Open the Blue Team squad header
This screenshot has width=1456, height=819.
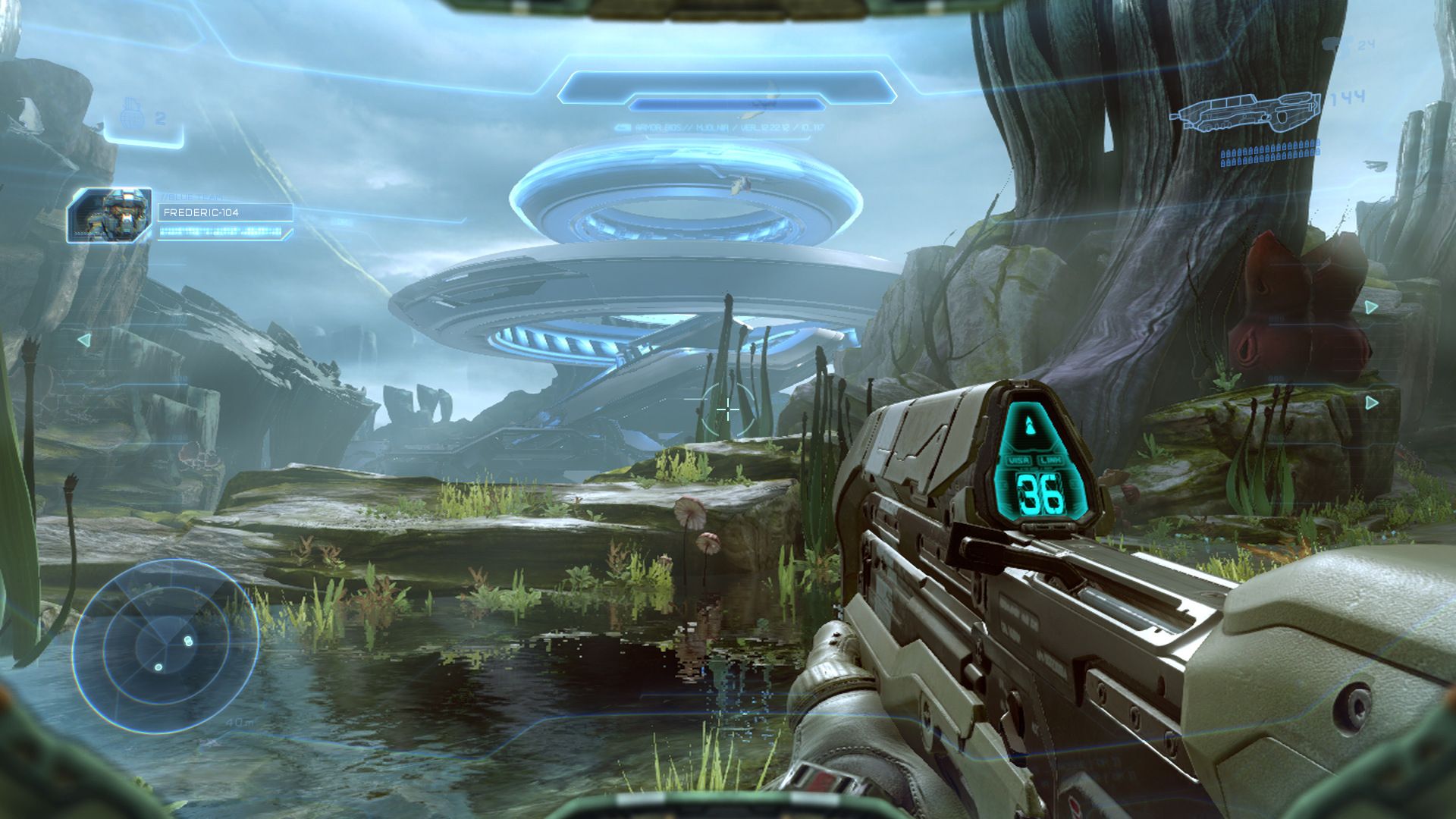coord(193,196)
